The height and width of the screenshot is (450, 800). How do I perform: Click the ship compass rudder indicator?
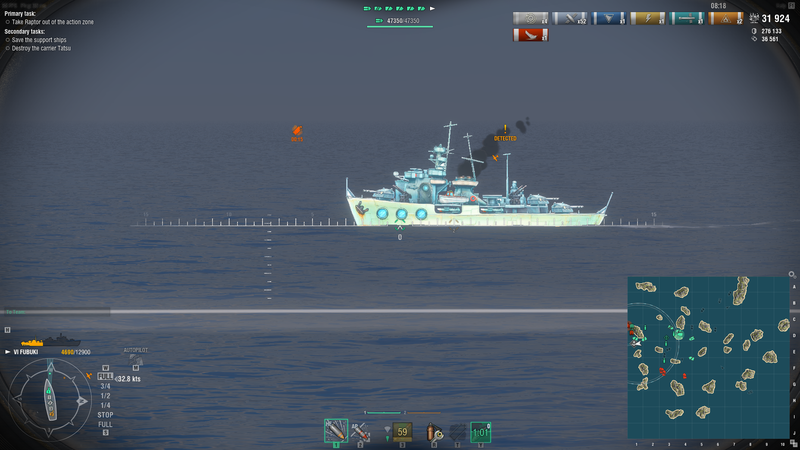point(49,396)
